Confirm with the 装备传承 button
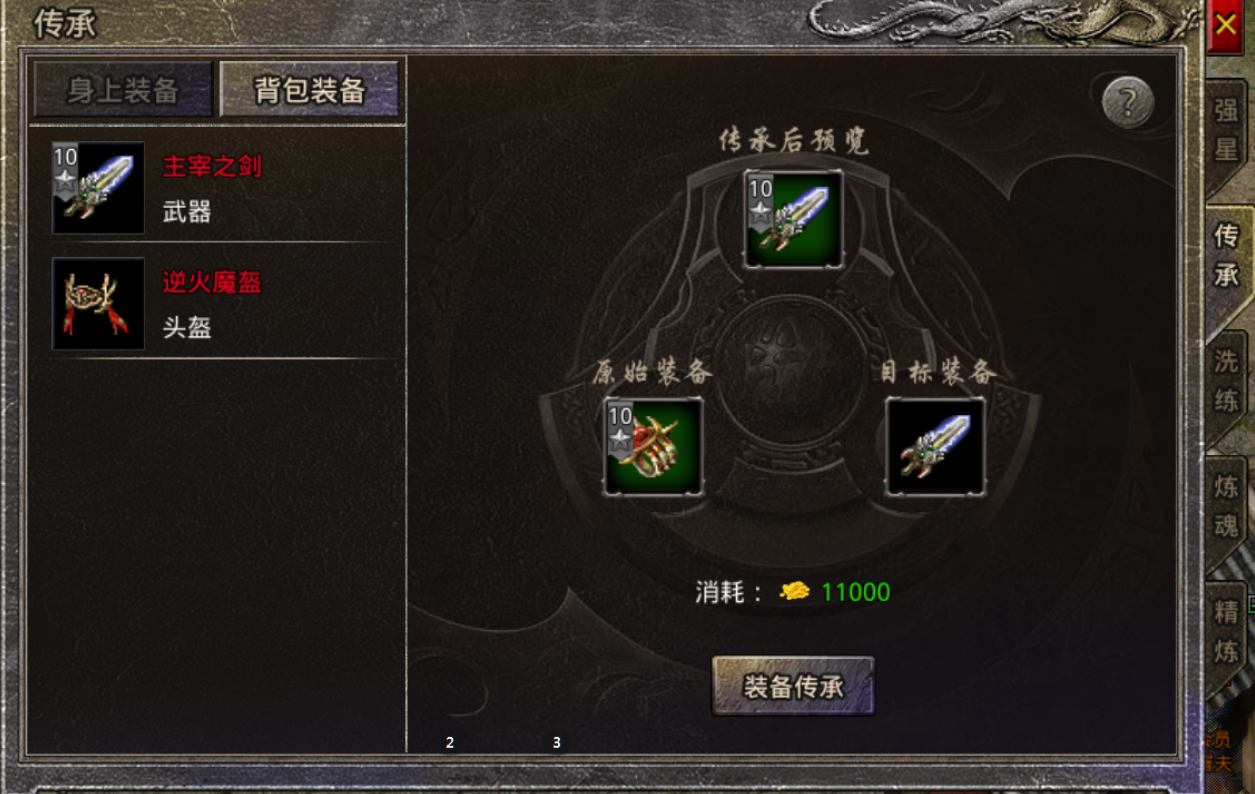 point(793,686)
